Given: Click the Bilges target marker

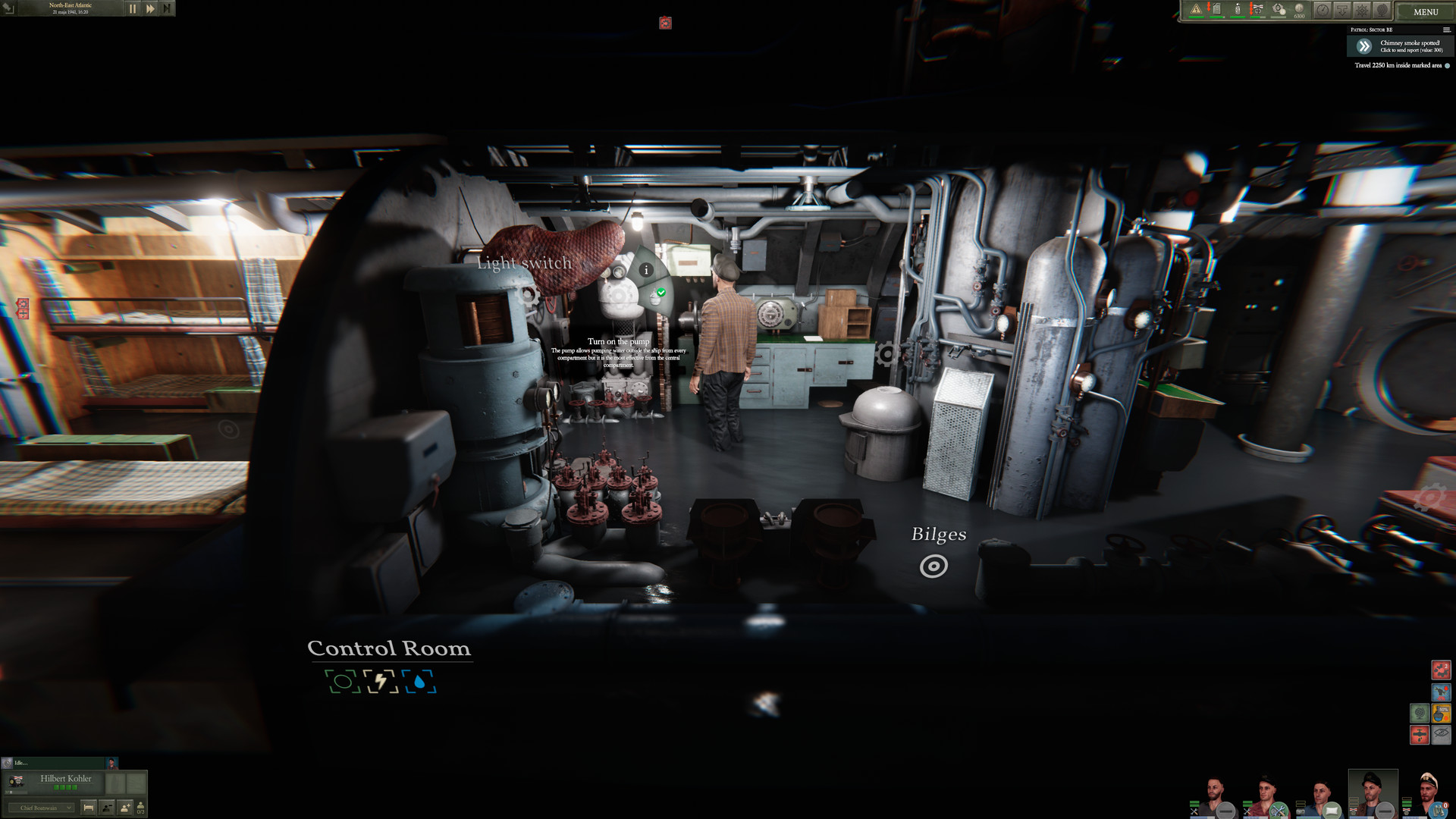Looking at the screenshot, I should click(935, 565).
